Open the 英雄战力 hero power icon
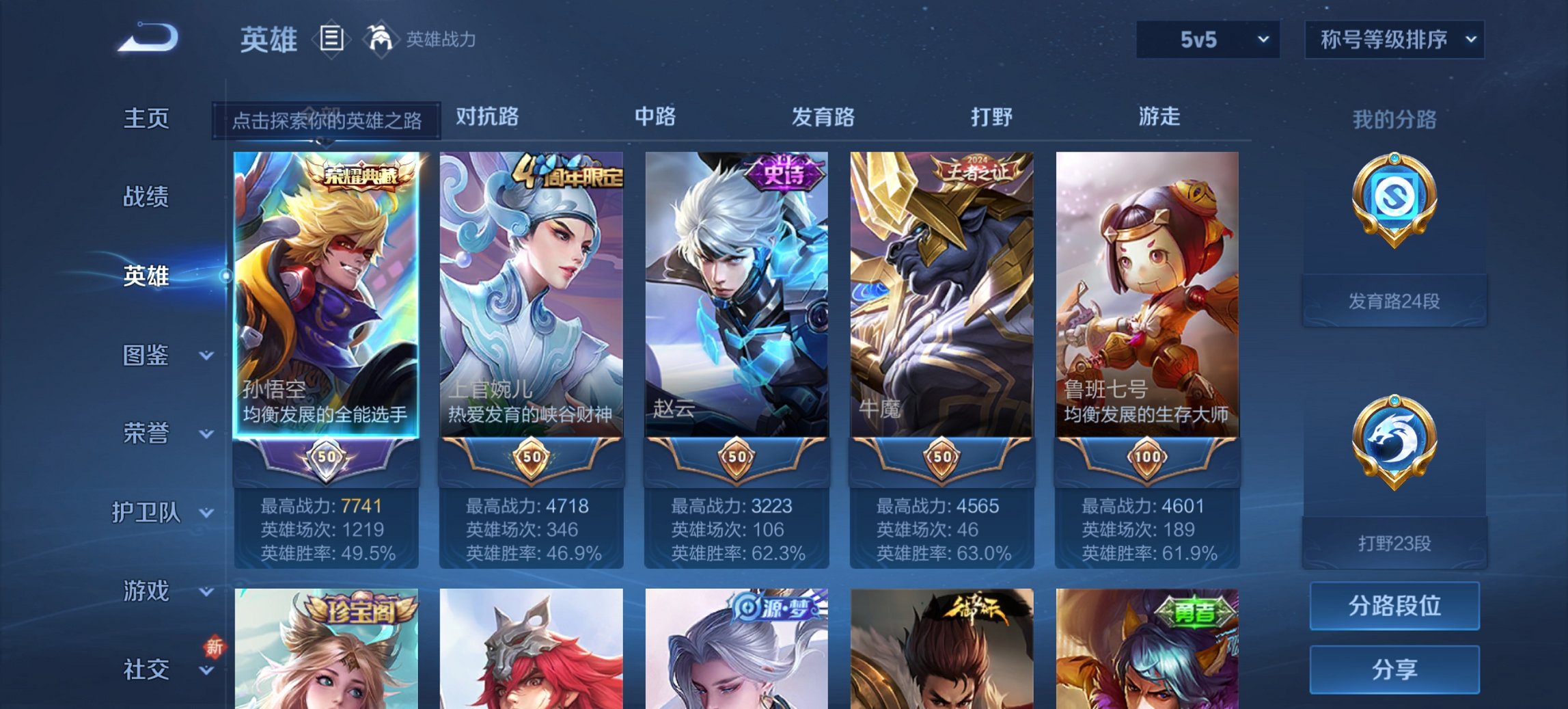1568x709 pixels. pos(381,40)
